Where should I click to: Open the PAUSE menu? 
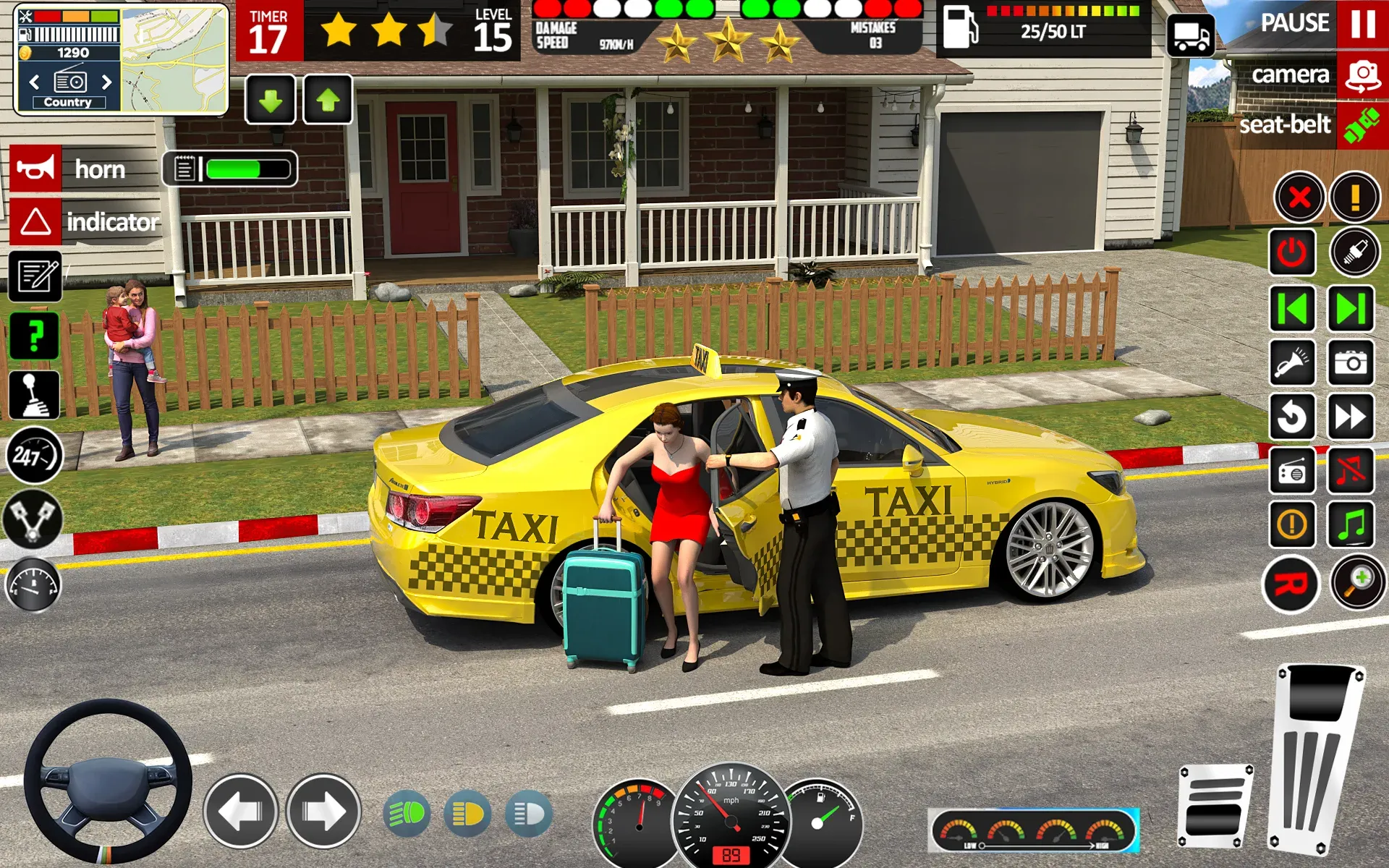(1294, 24)
